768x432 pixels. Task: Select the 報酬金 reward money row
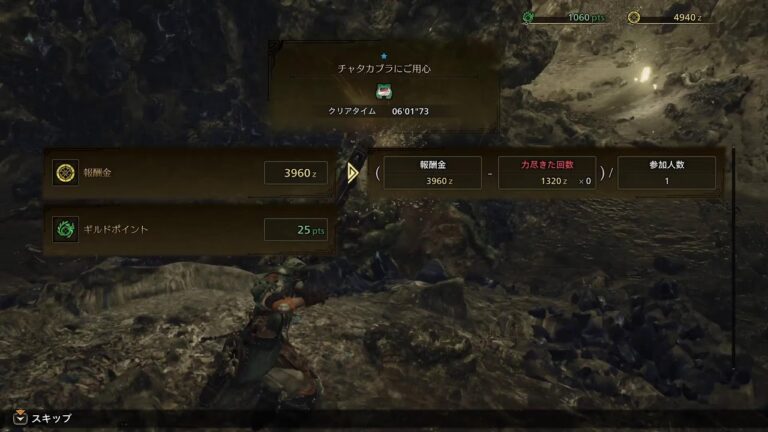(x=190, y=173)
